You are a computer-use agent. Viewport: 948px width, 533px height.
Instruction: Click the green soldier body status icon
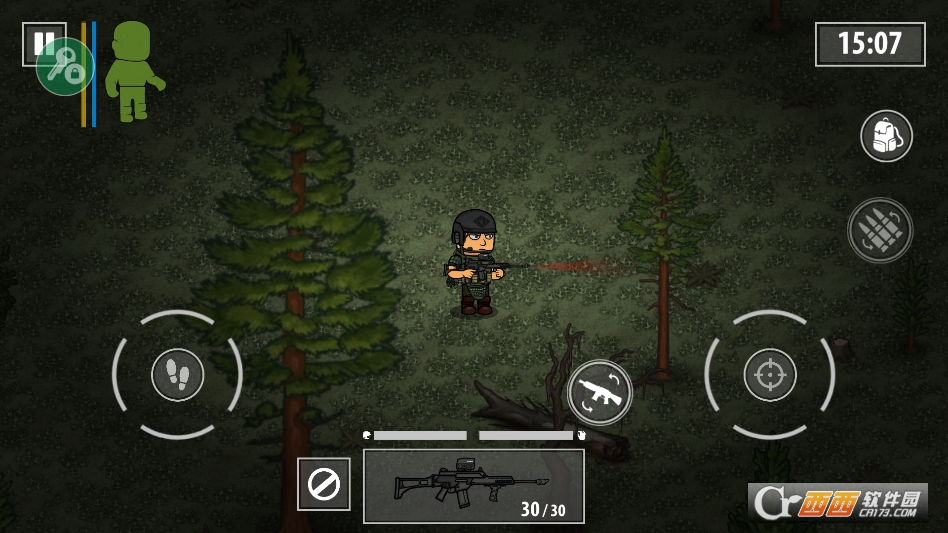pyautogui.click(x=132, y=72)
